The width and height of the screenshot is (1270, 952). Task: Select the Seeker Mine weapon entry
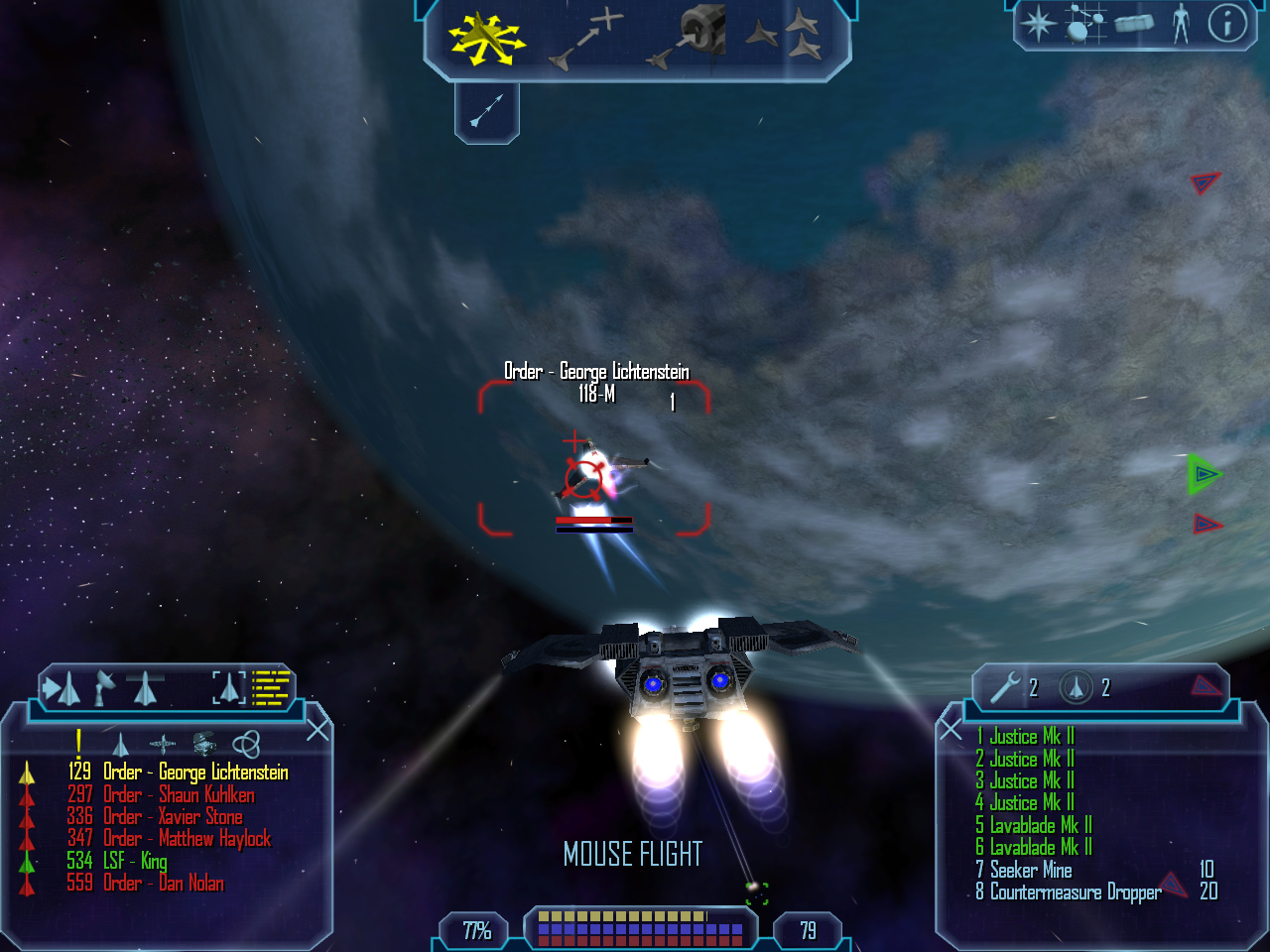[x=1030, y=871]
